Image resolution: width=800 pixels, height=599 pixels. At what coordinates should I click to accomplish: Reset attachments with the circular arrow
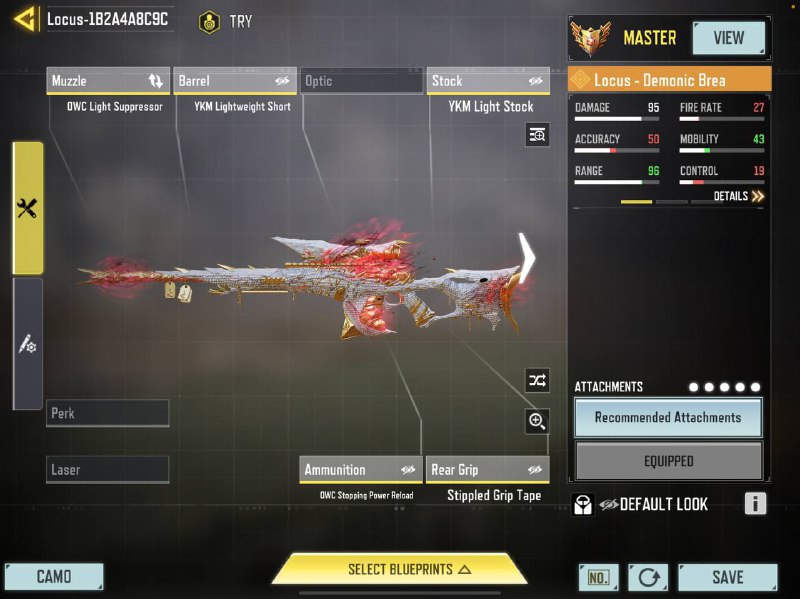(648, 577)
